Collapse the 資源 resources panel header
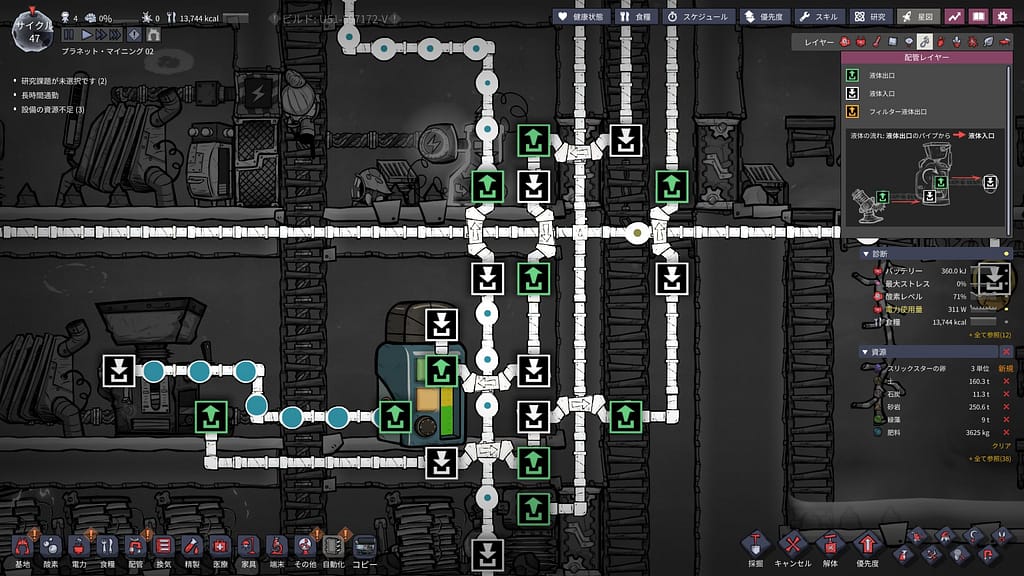 tap(865, 352)
